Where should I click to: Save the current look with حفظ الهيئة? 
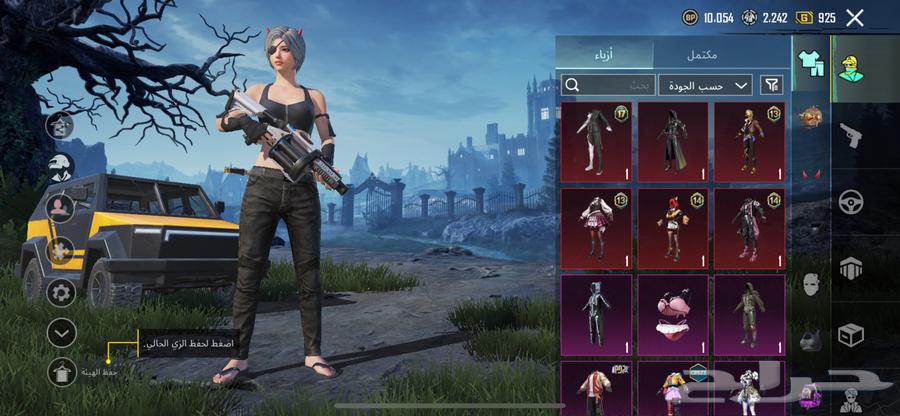[x=61, y=370]
